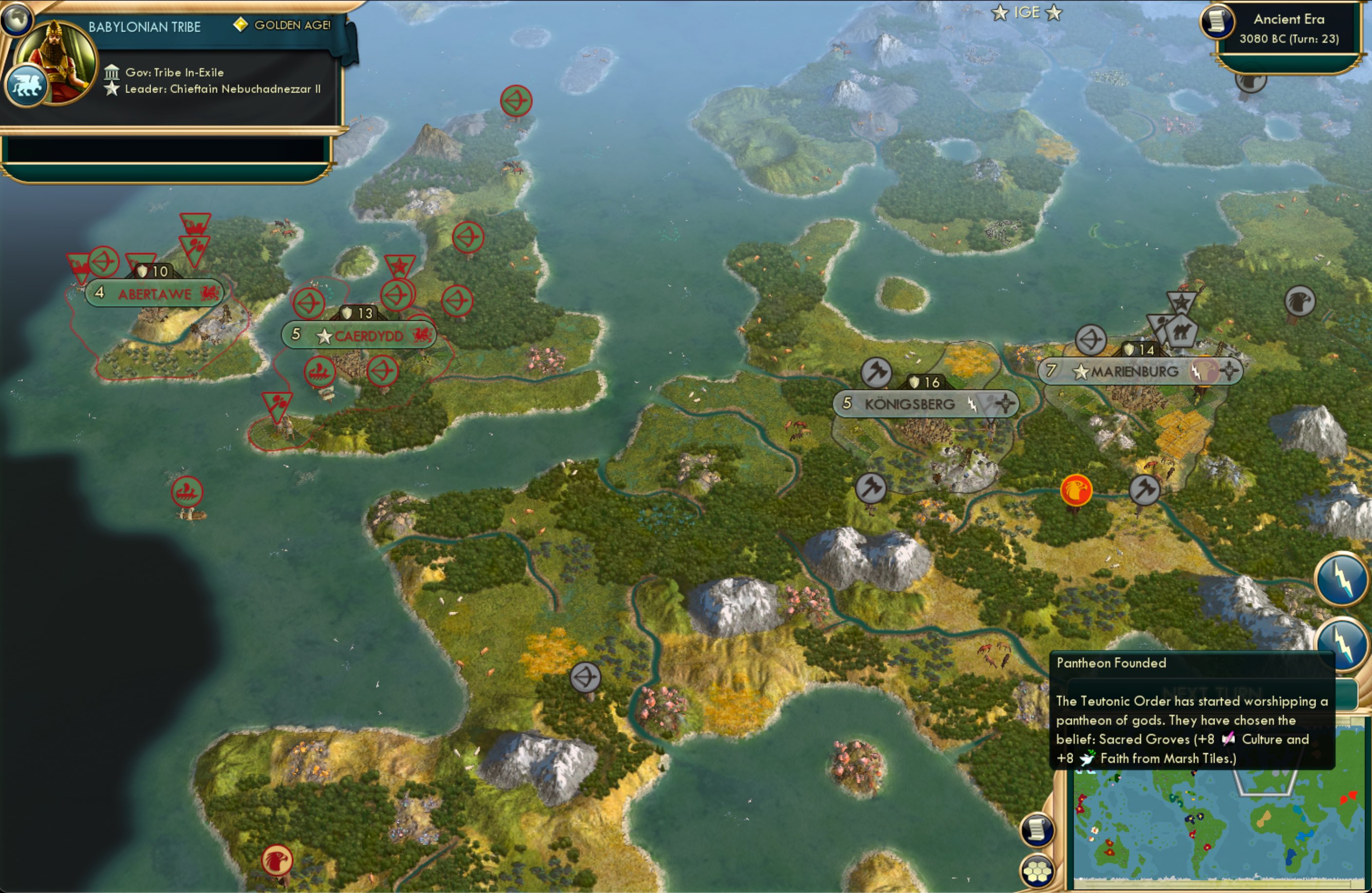Open the Abertawe city screen
1372x893 pixels.
[154, 293]
